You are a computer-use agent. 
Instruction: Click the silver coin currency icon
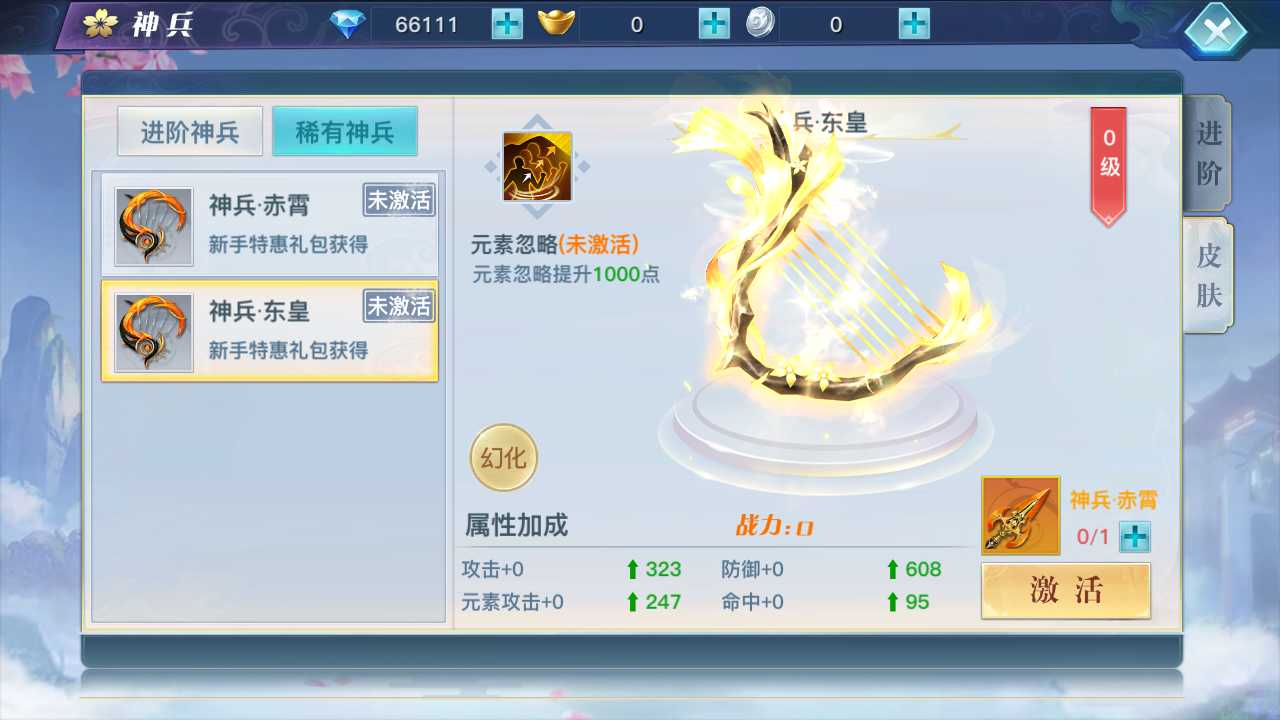tap(760, 23)
